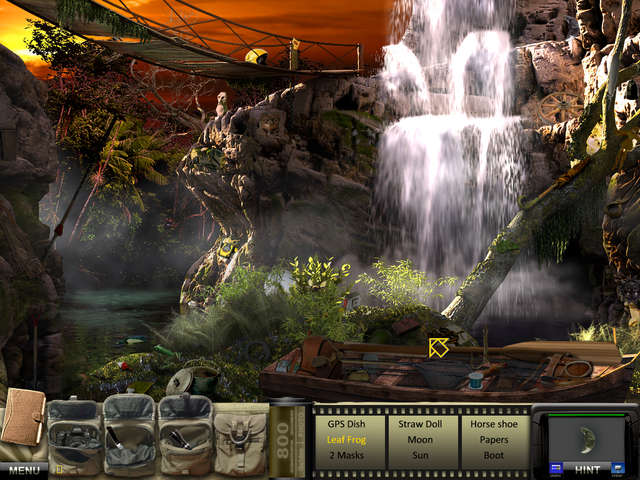The height and width of the screenshot is (480, 640).
Task: Select '2 Masks' in the item list
Action: (349, 455)
